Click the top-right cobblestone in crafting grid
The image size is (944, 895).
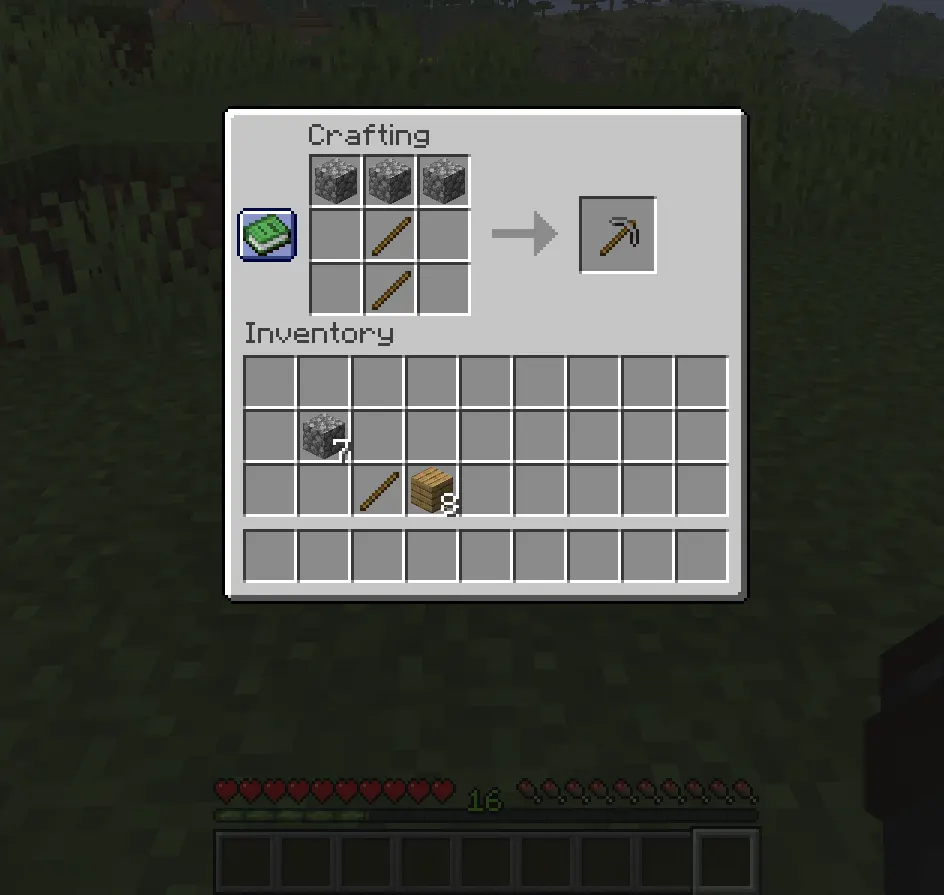[444, 182]
